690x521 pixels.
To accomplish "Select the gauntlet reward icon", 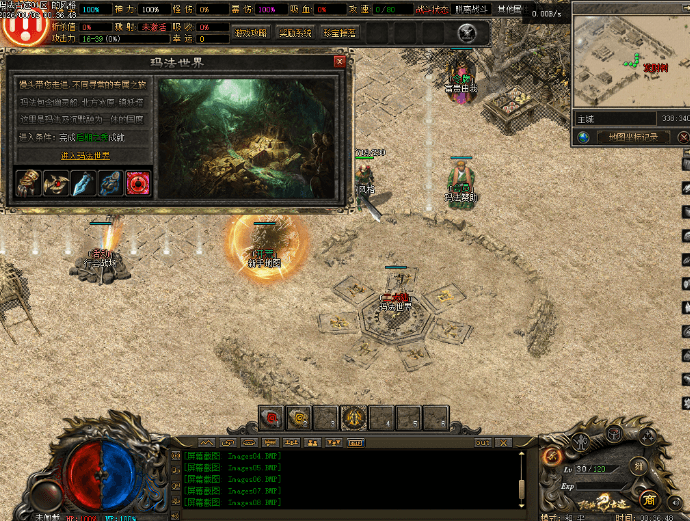I will click(x=28, y=183).
